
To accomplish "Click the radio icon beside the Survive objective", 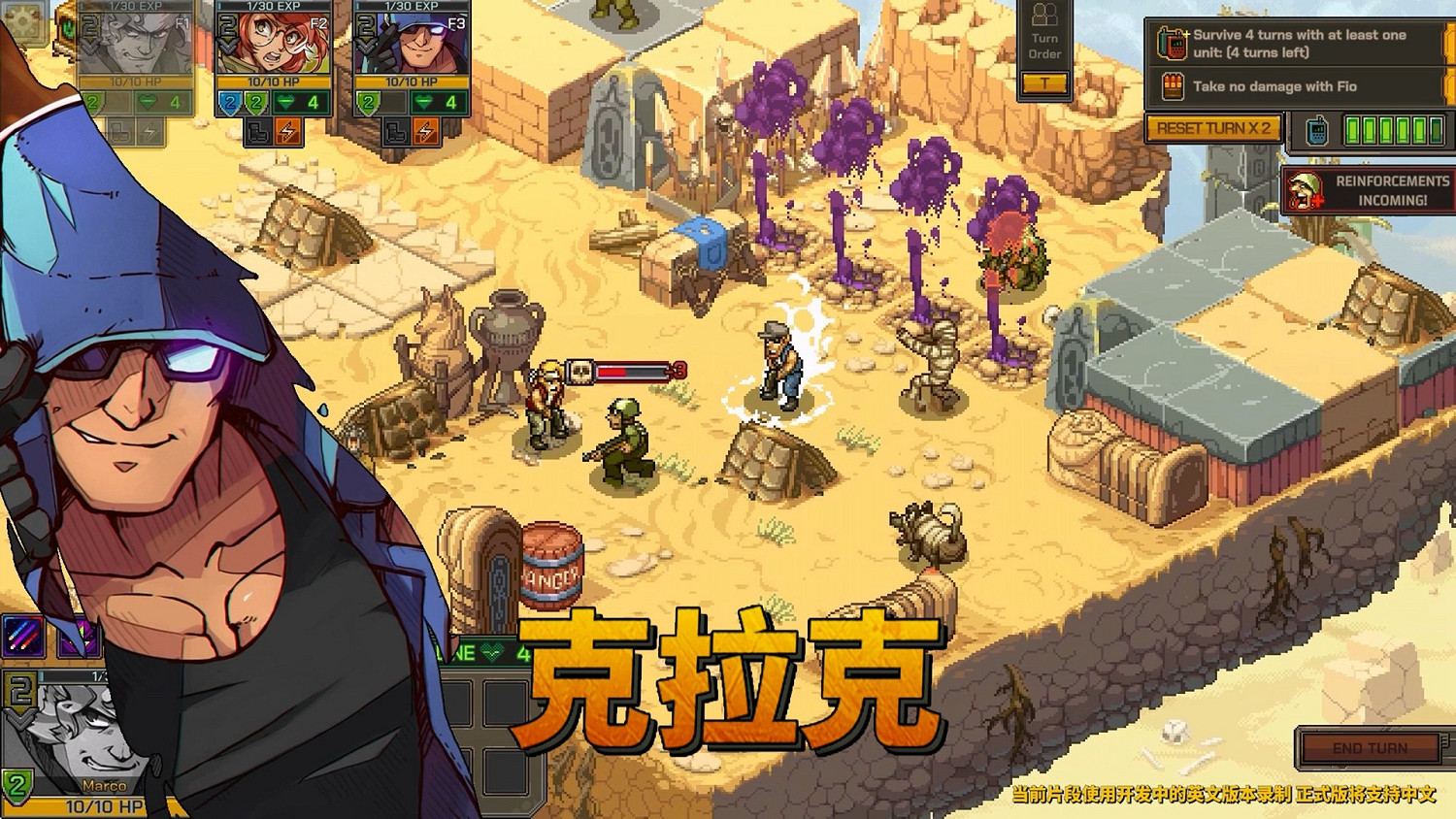I will pos(1173,44).
